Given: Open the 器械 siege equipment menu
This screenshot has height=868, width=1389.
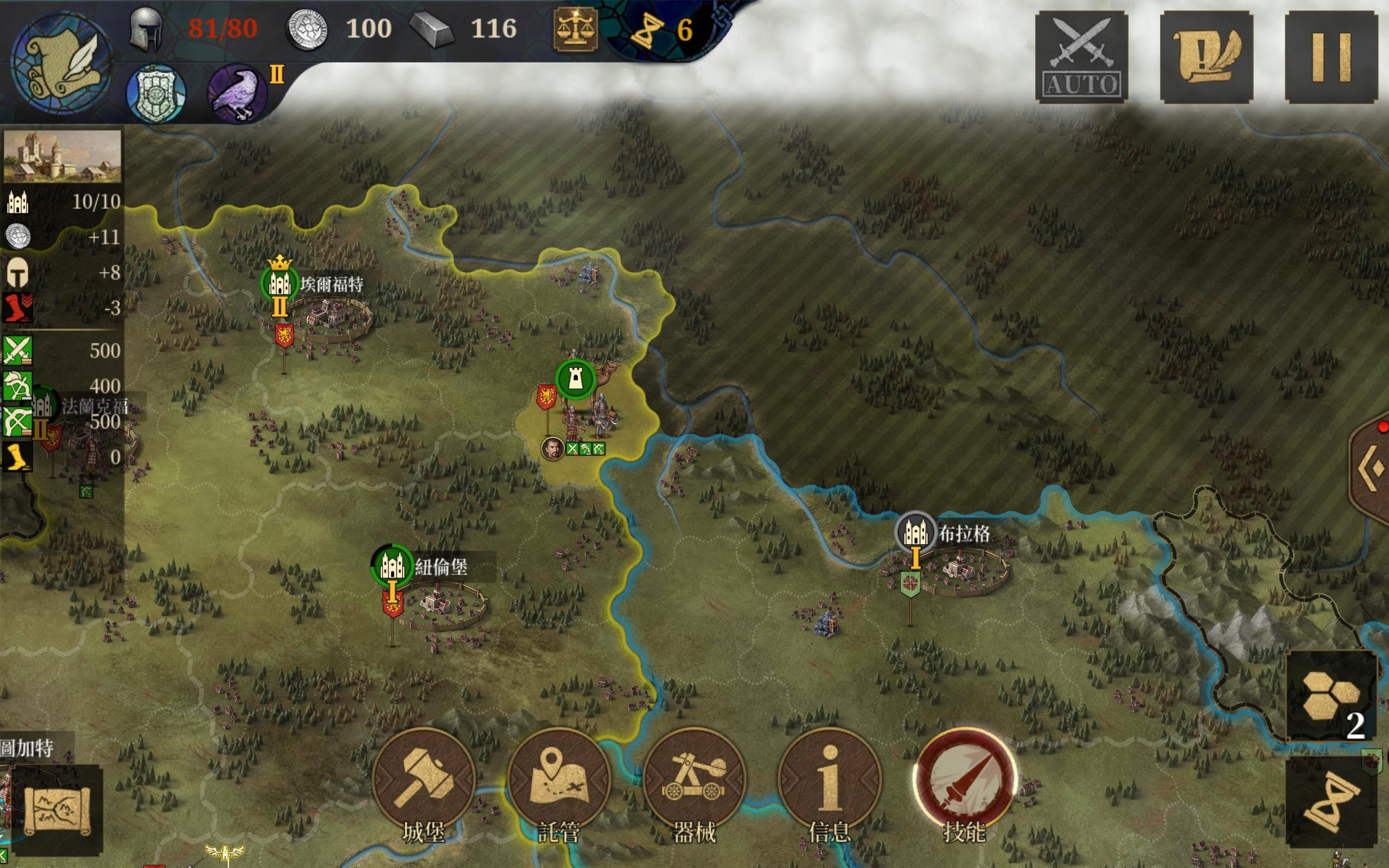Looking at the screenshot, I should pos(694,780).
